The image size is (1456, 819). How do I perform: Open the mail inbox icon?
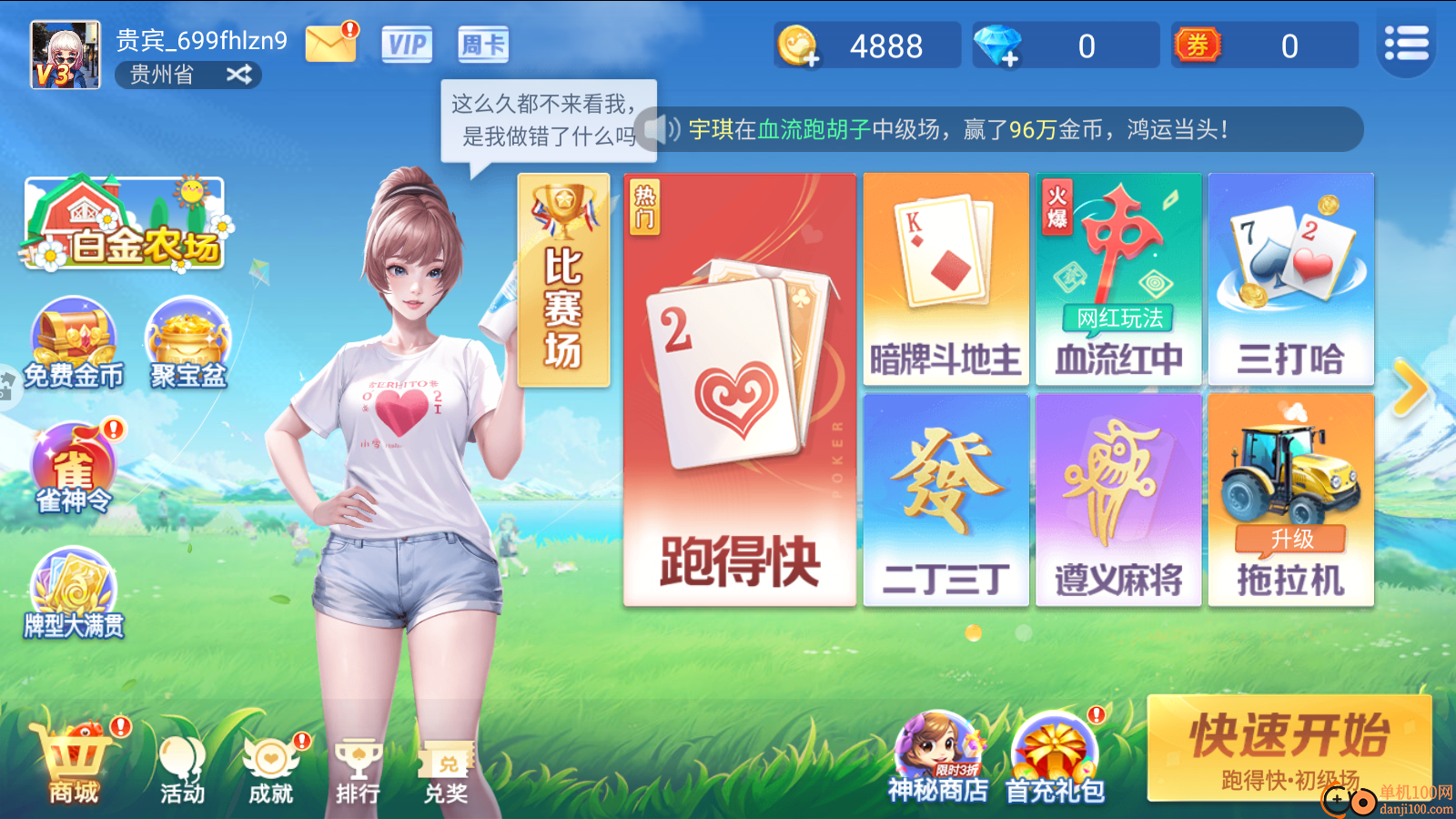click(x=330, y=43)
